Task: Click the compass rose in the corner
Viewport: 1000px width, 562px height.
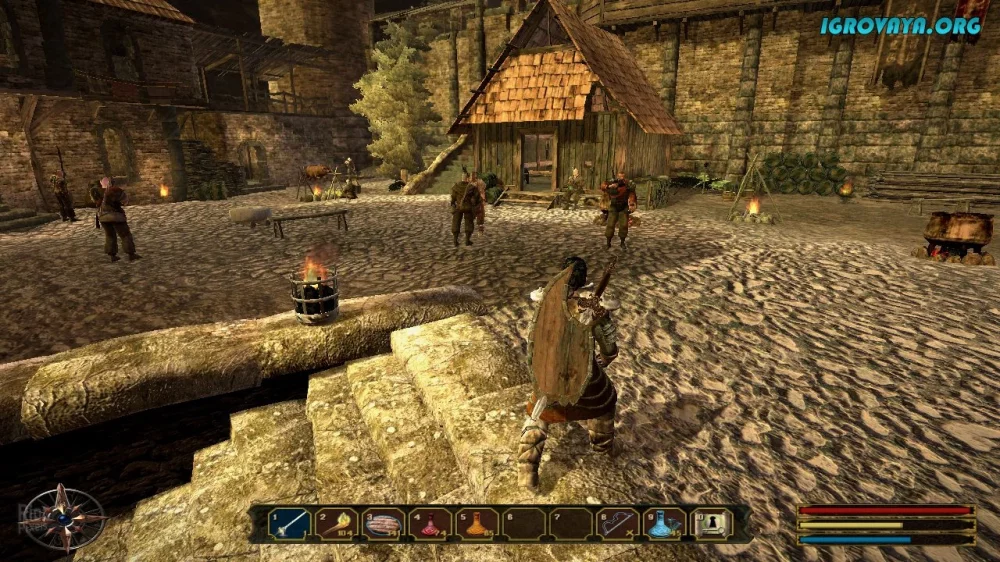Action: pyautogui.click(x=62, y=518)
